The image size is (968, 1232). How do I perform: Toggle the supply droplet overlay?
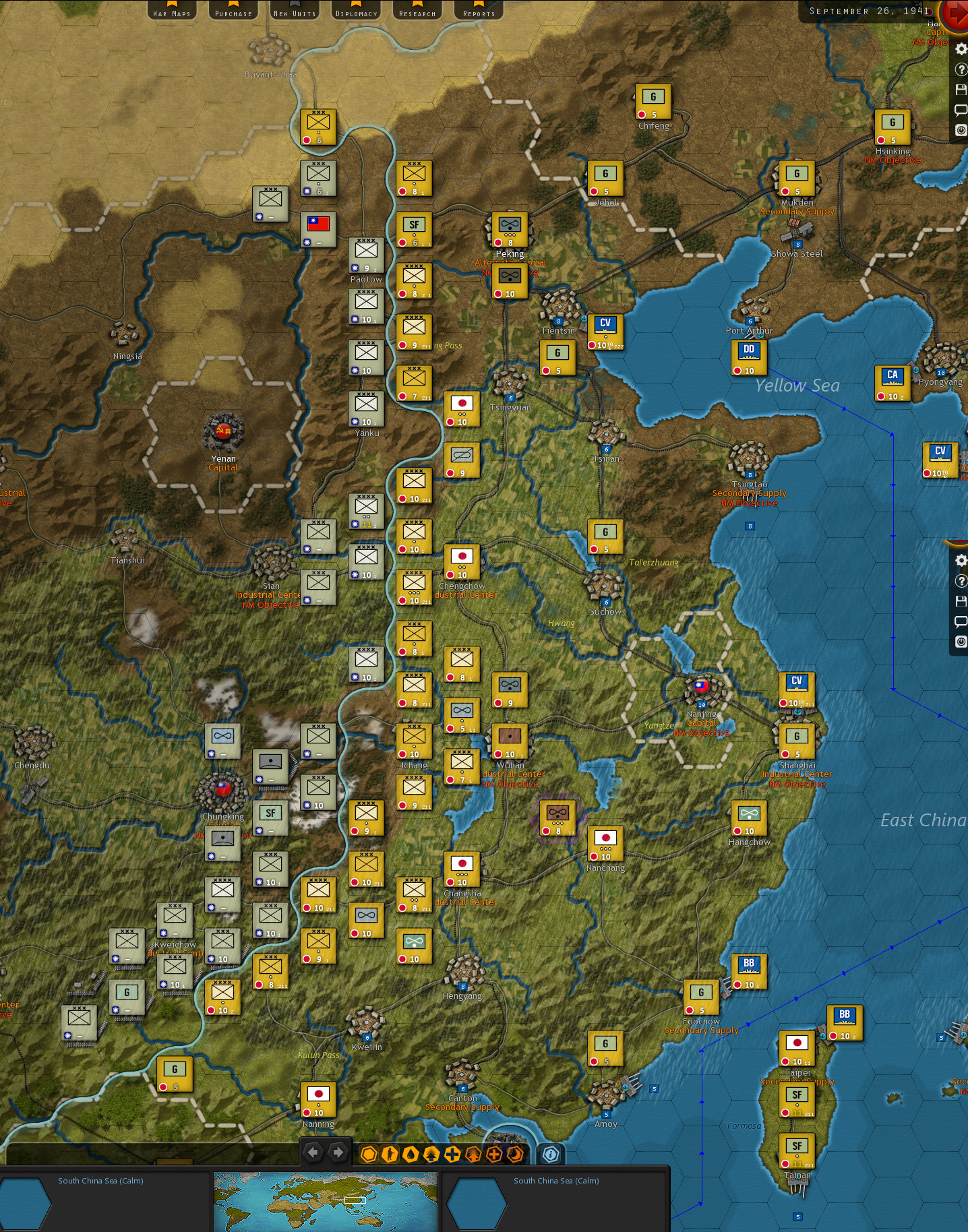(411, 1153)
